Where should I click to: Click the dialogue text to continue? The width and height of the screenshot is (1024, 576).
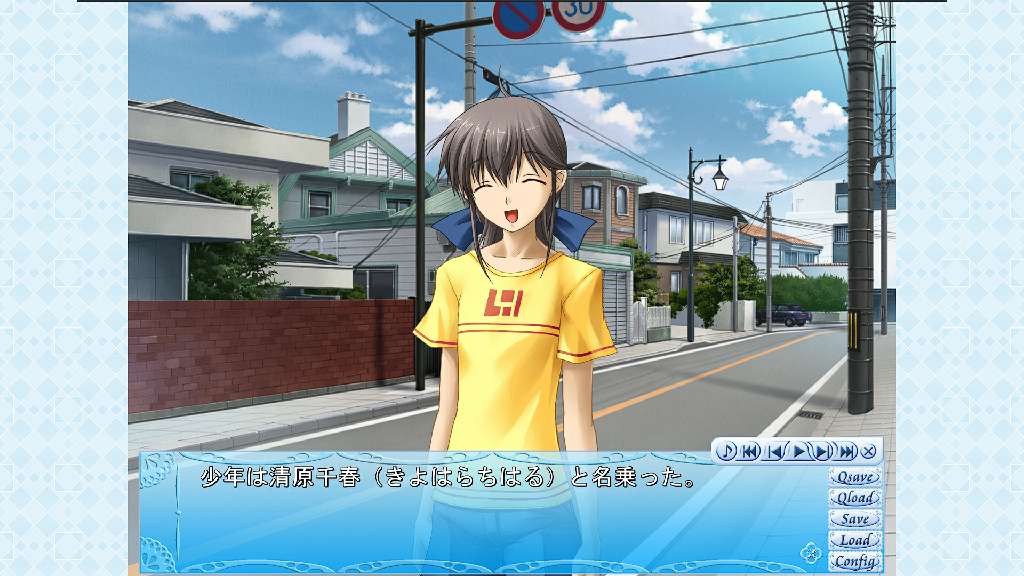click(449, 478)
